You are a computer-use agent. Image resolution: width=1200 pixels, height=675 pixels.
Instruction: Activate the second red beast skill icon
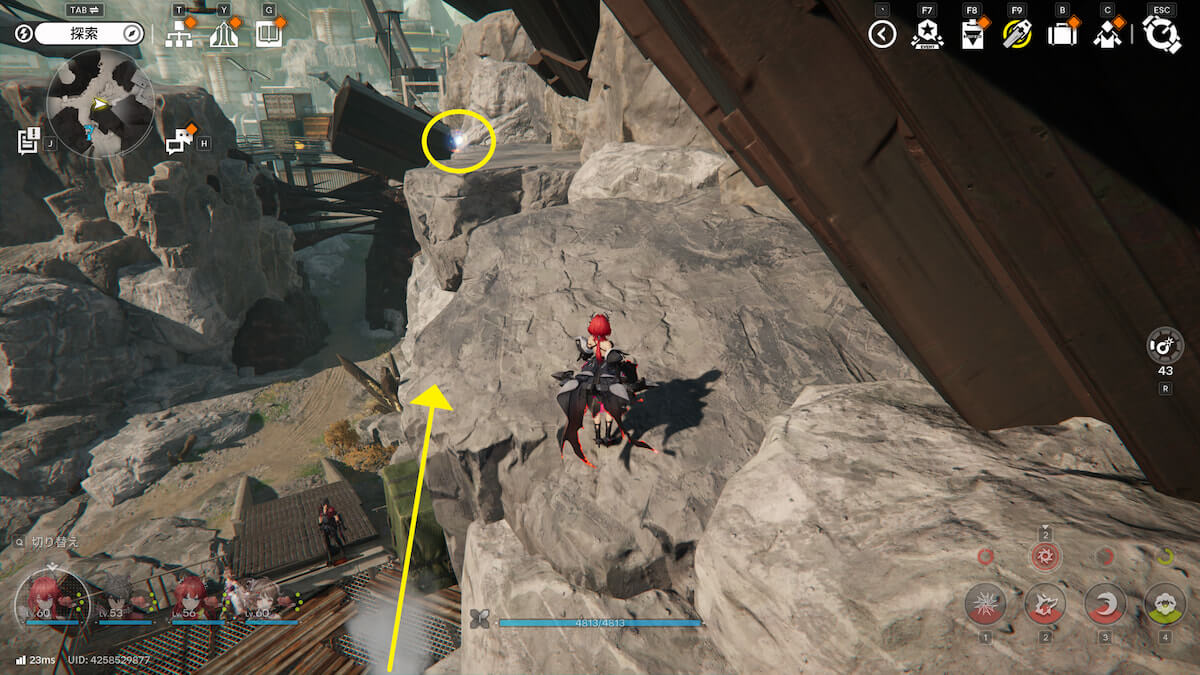click(x=1045, y=603)
